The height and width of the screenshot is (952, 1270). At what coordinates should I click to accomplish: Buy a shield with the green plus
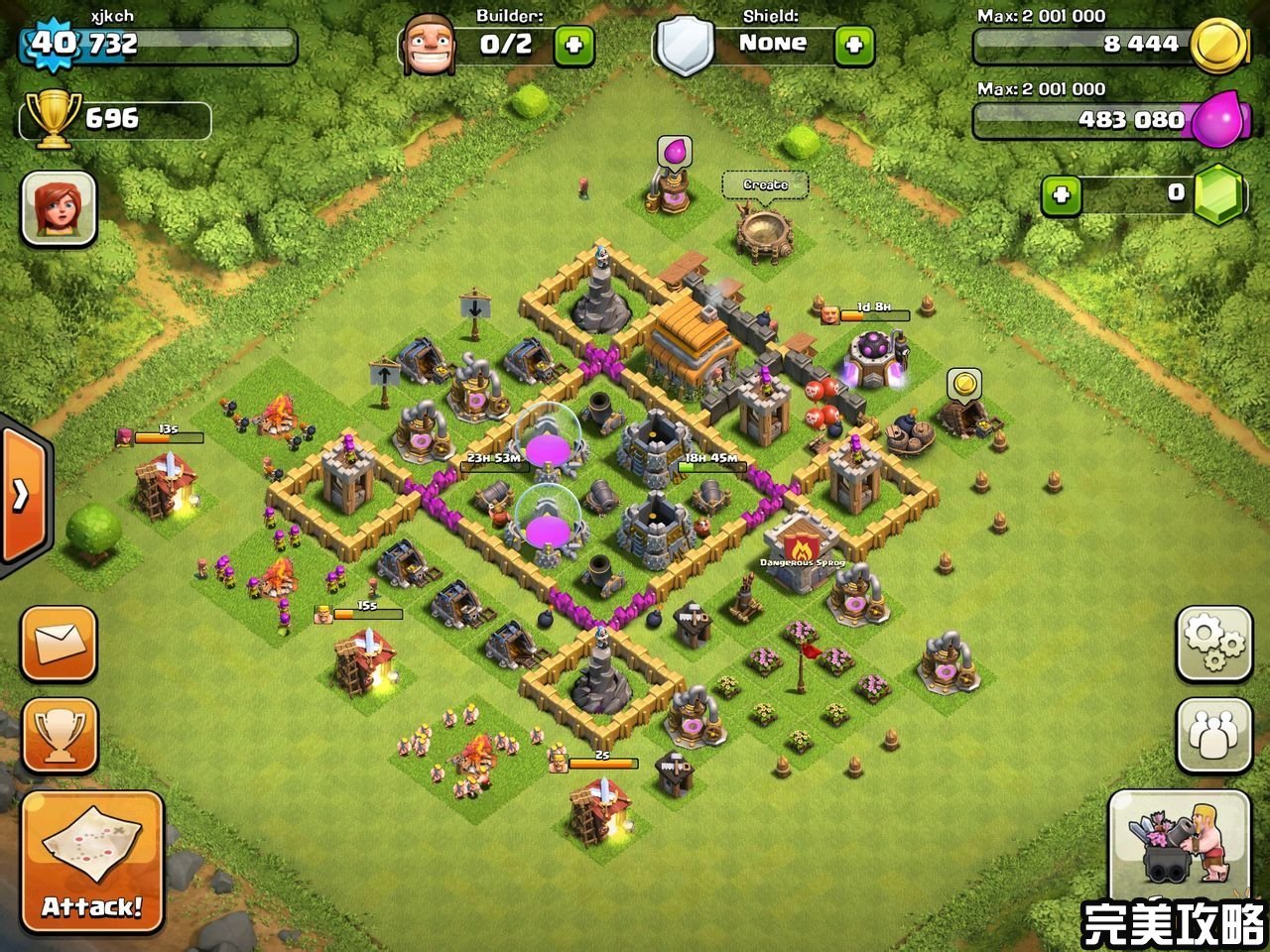(854, 45)
